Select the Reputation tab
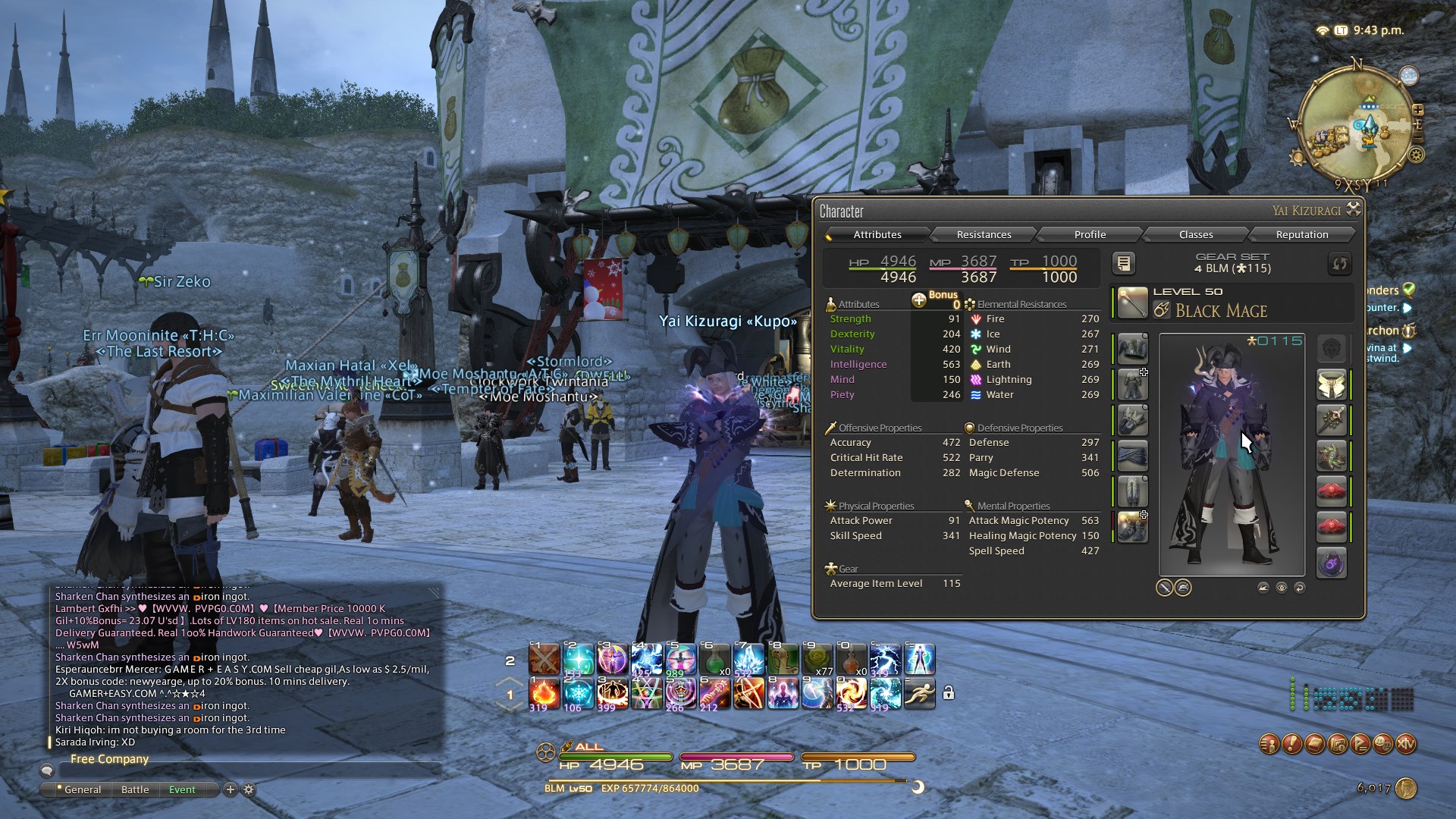Screen dimensions: 1456x819 (1301, 234)
